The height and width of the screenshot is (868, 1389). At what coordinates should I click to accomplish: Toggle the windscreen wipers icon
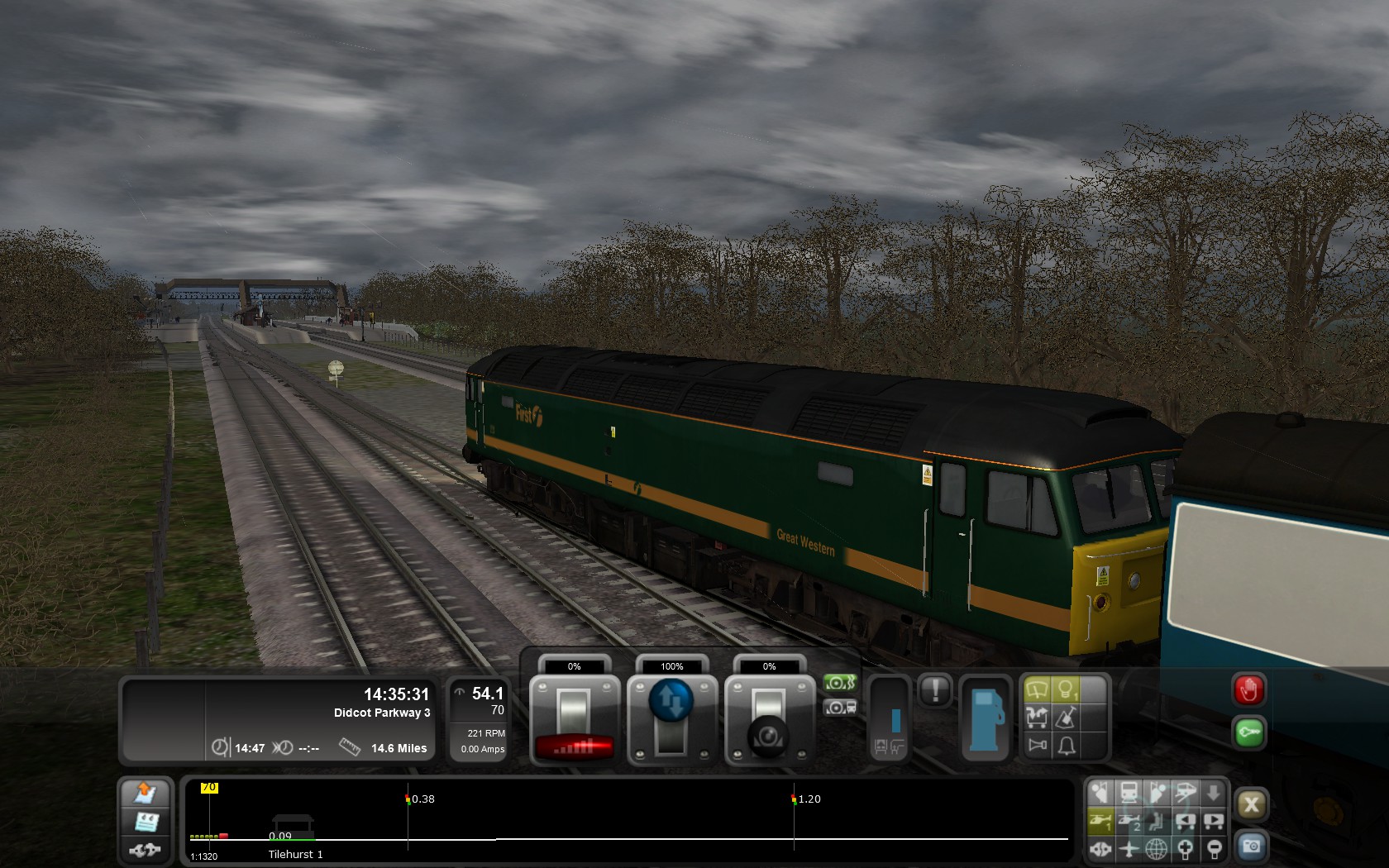(1037, 689)
